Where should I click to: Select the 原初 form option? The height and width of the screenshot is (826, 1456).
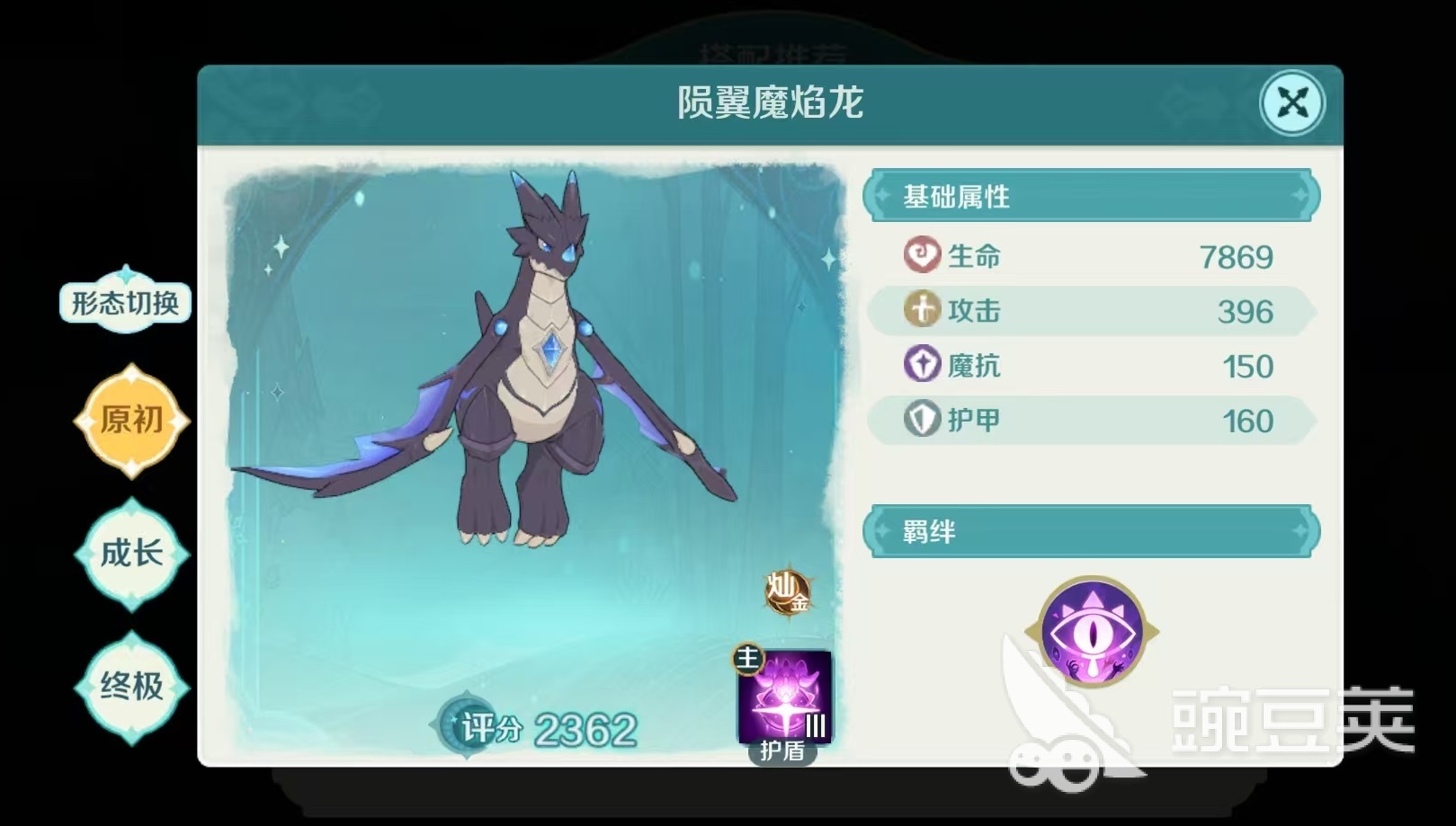click(x=131, y=420)
